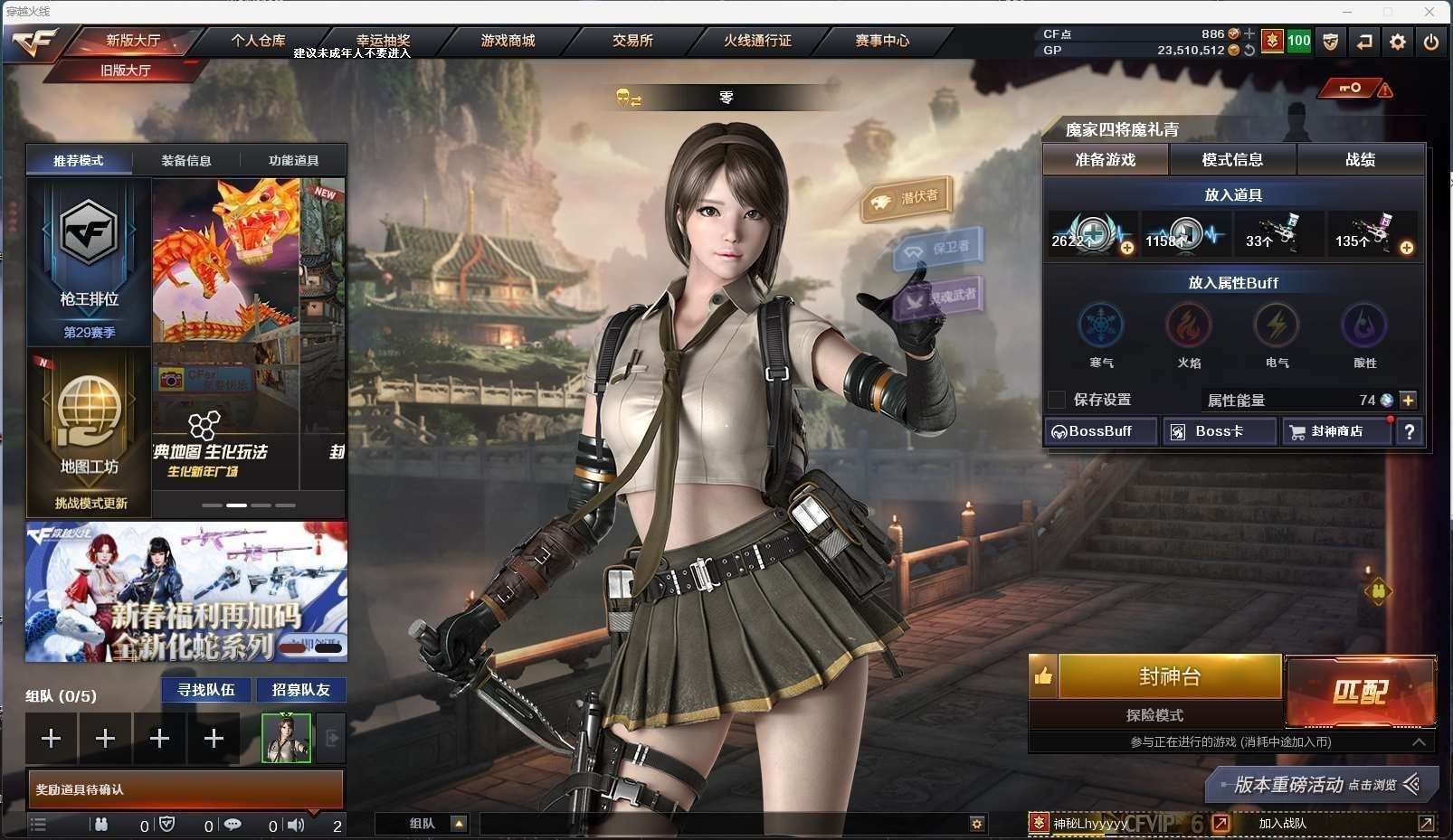Click the 寻找队伍 button
The width and height of the screenshot is (1453, 840).
[x=206, y=690]
